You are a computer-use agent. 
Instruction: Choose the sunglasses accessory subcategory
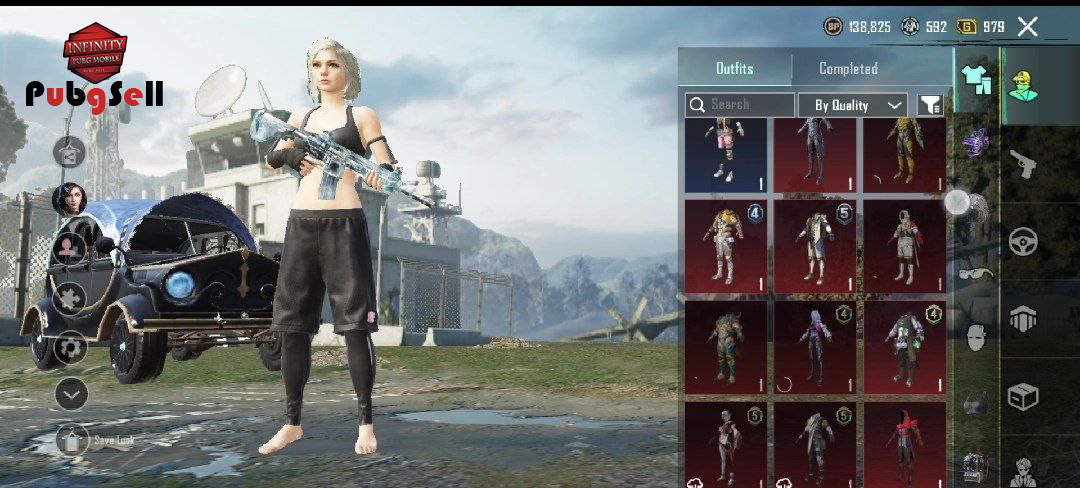pos(976,273)
